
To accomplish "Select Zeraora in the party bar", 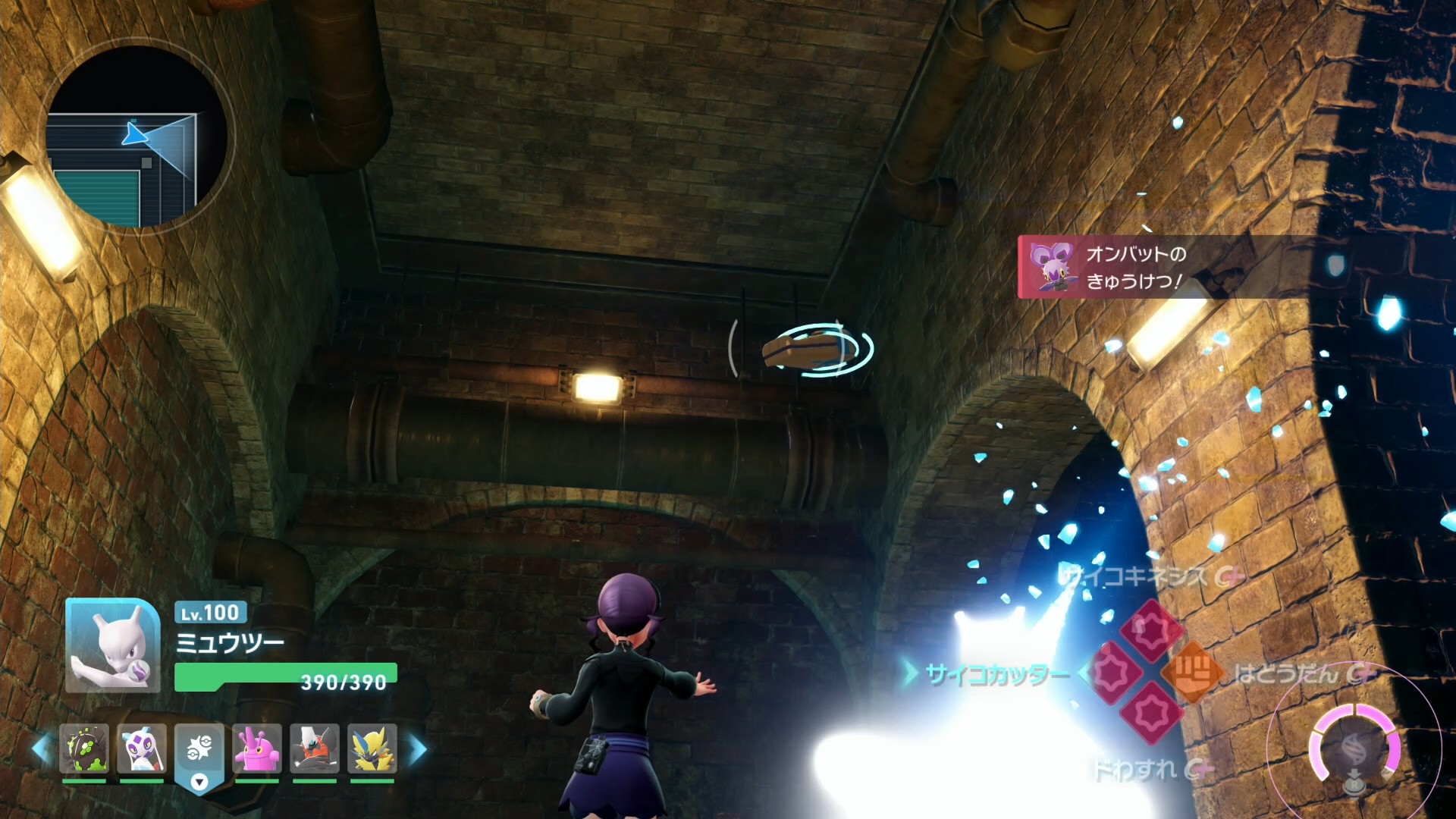I will 372,748.
